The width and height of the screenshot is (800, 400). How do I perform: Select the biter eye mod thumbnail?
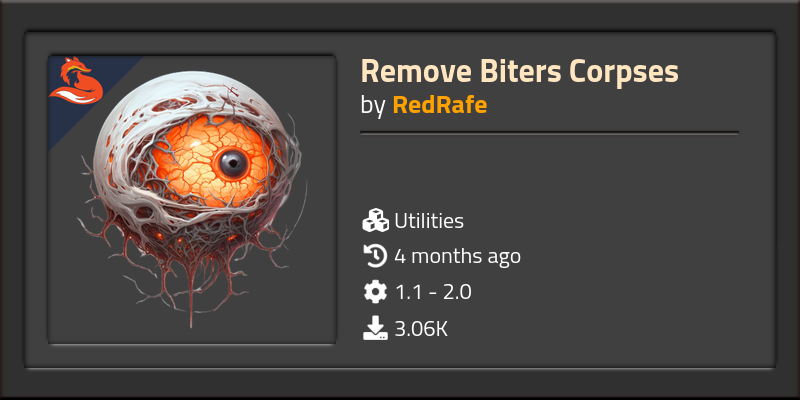191,200
